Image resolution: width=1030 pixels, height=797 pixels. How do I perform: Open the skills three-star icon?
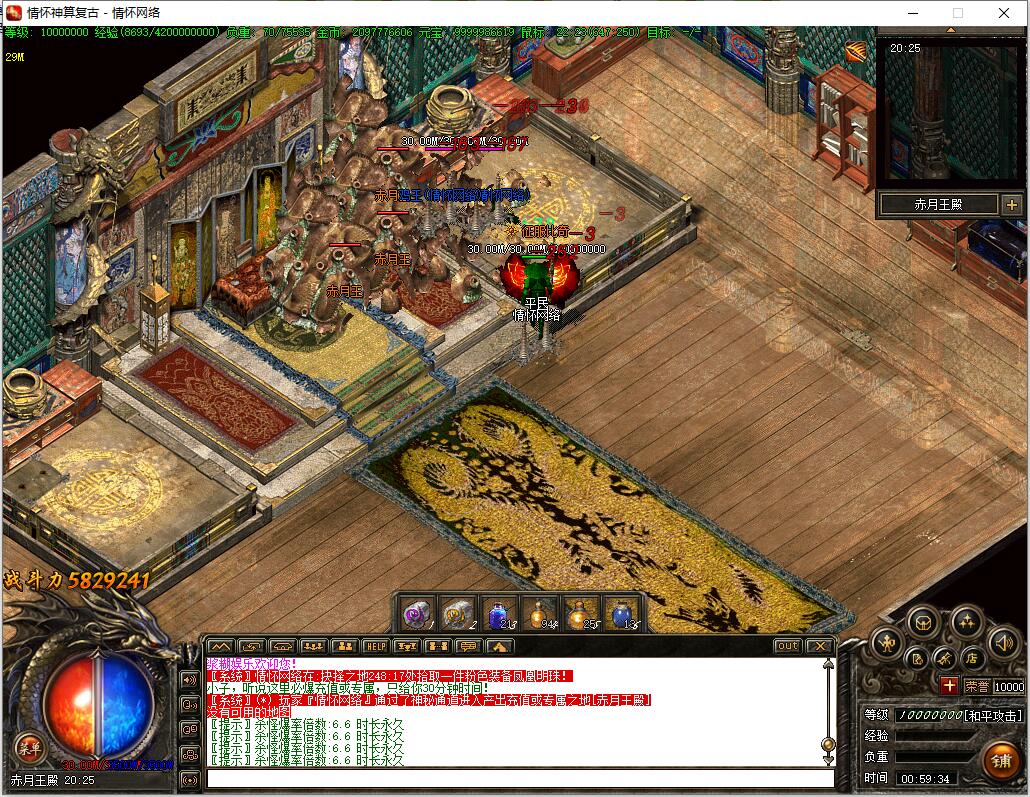(966, 620)
